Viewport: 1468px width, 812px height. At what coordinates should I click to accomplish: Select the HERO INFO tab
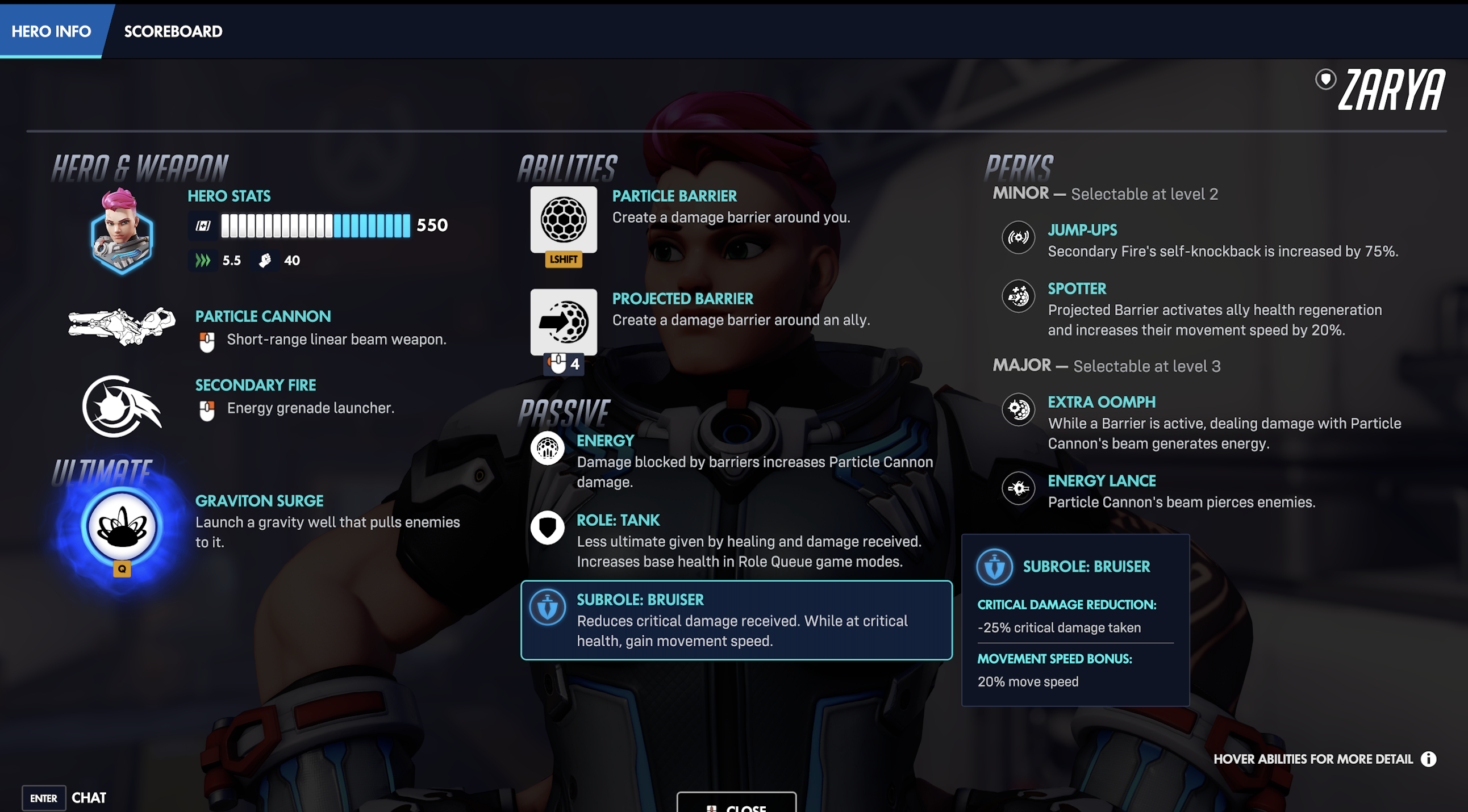(x=51, y=31)
